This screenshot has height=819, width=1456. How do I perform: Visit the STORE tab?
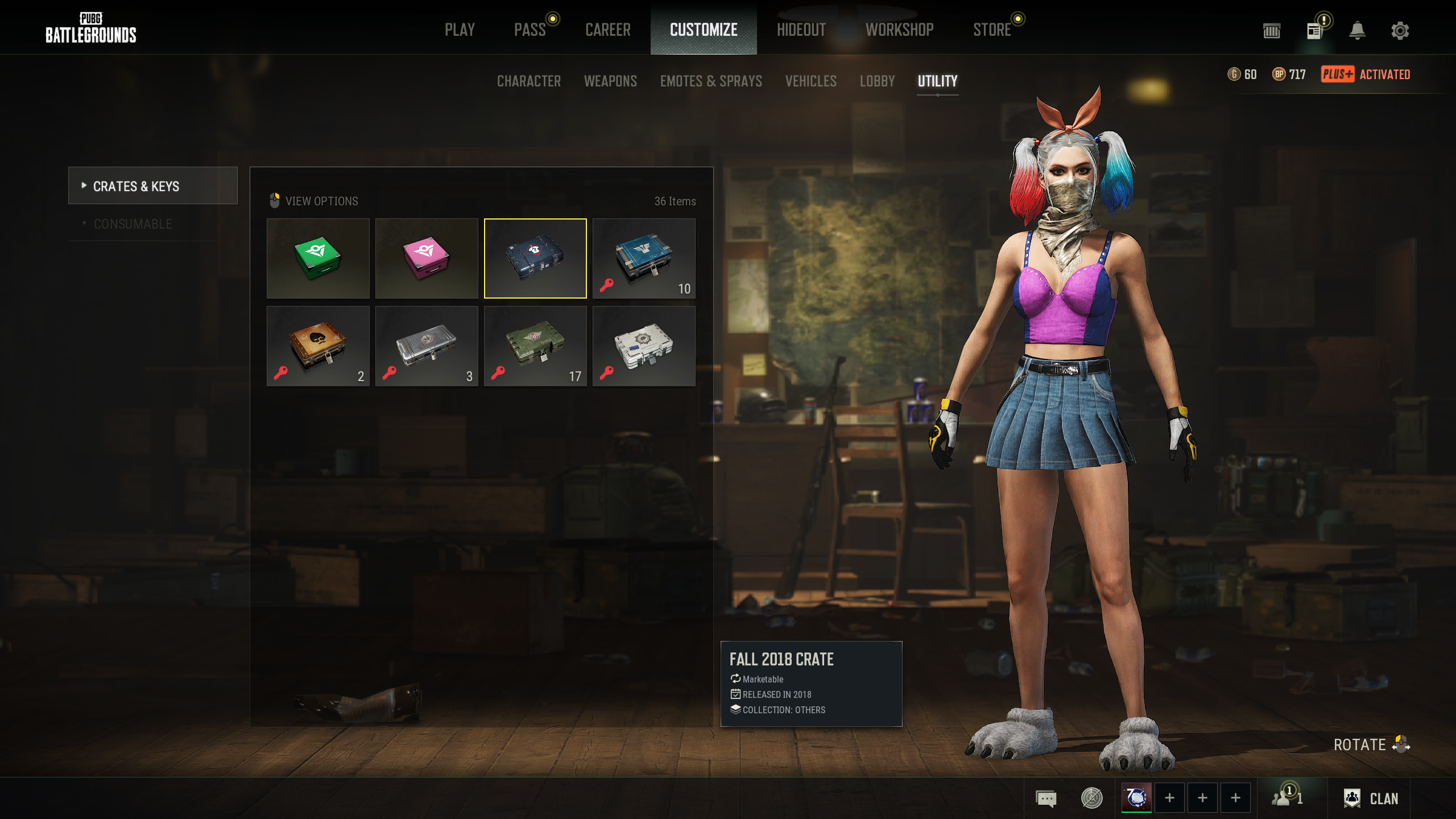coord(992,30)
